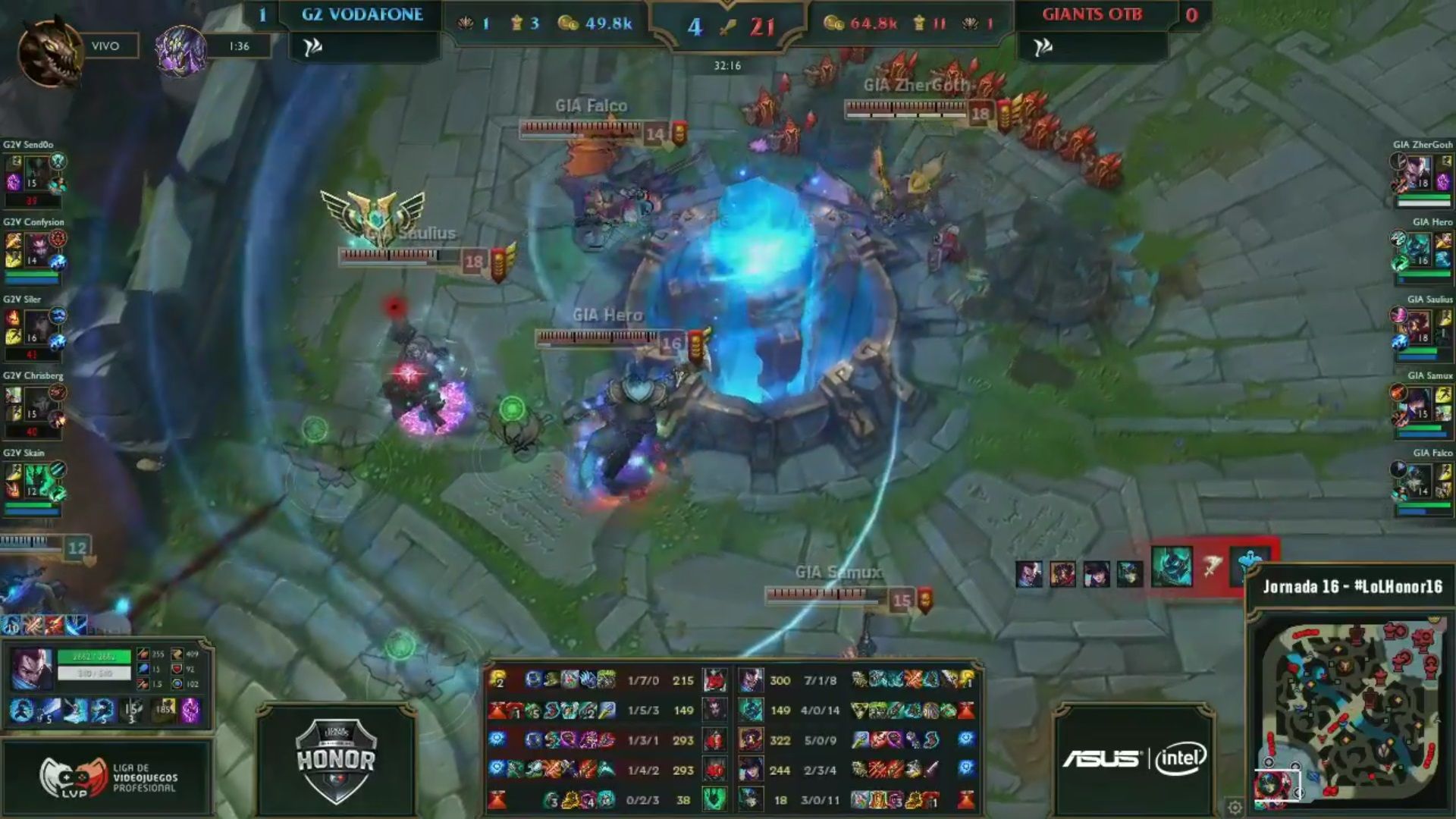The image size is (1456, 819).
Task: Select GIA Falco's player panel
Action: tap(1423, 484)
